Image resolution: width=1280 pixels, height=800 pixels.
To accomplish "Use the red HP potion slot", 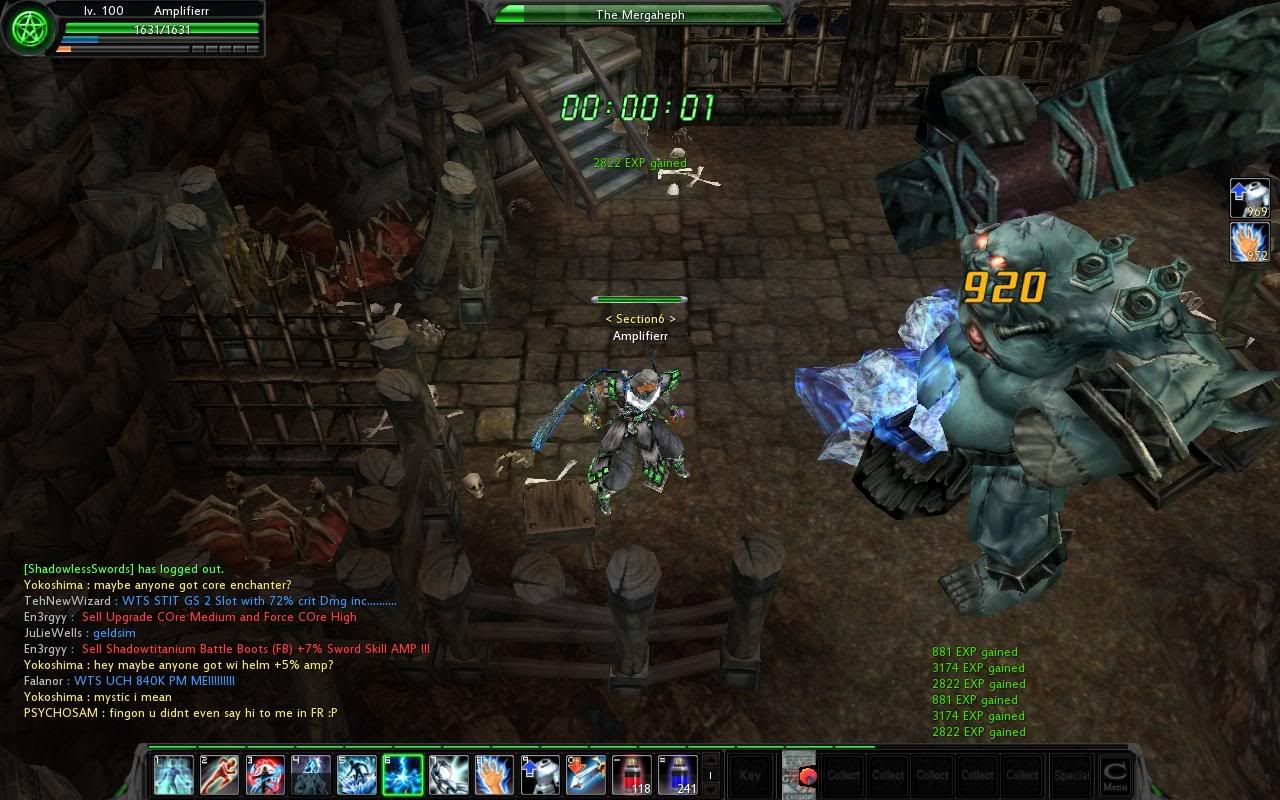I will click(x=632, y=775).
